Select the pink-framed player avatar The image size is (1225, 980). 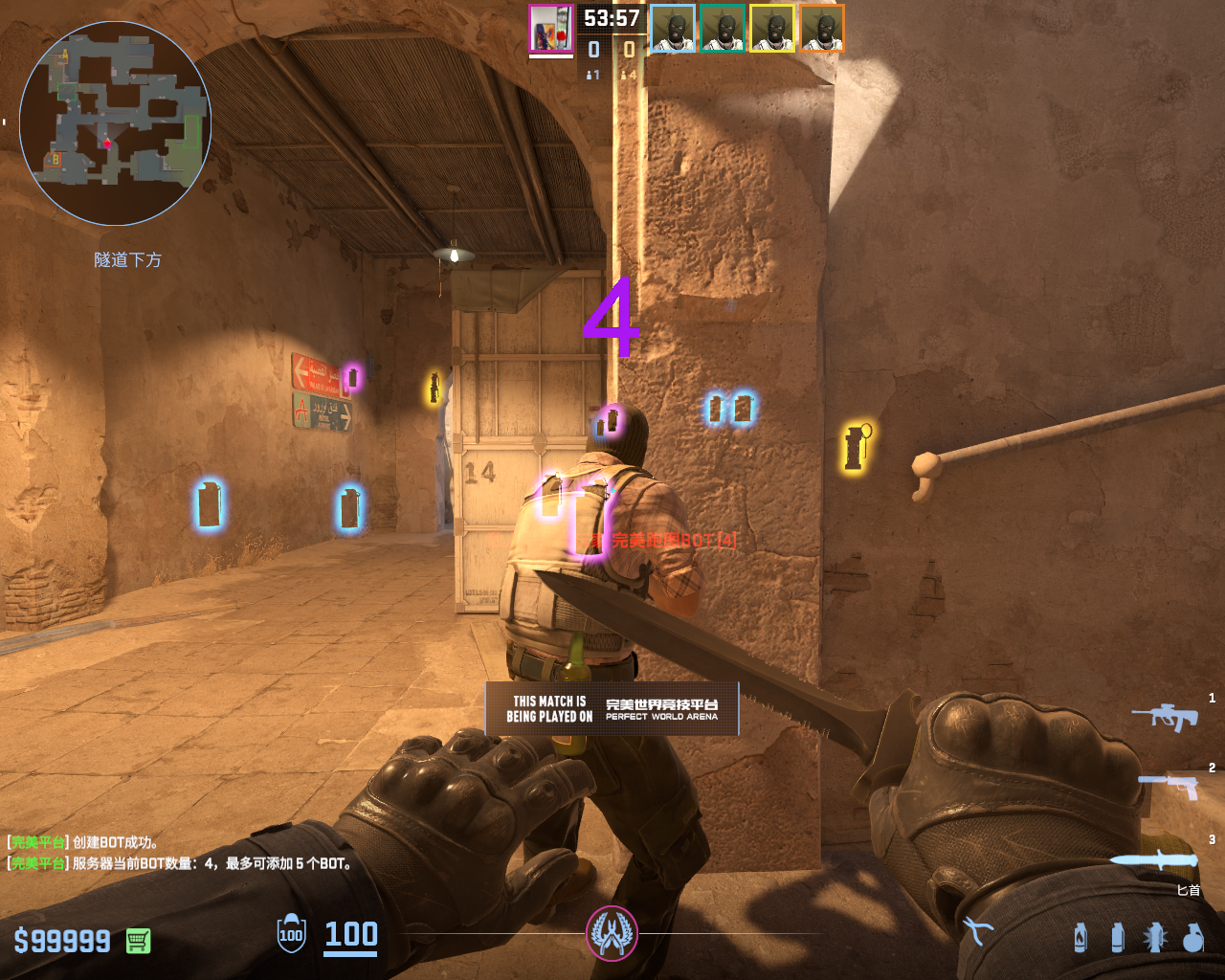(551, 29)
